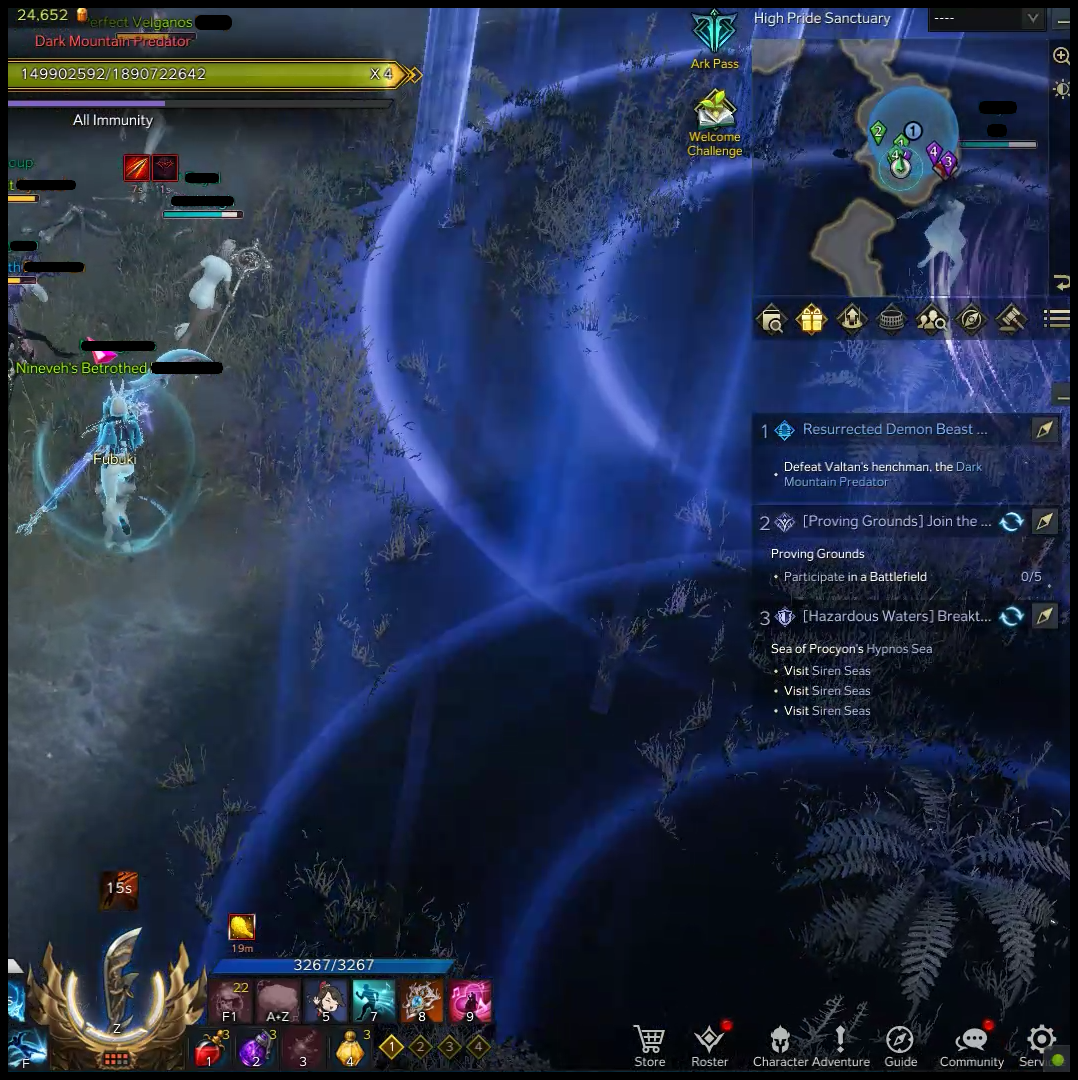Use the yellow potion in slot 4
The image size is (1078, 1080).
(349, 1048)
